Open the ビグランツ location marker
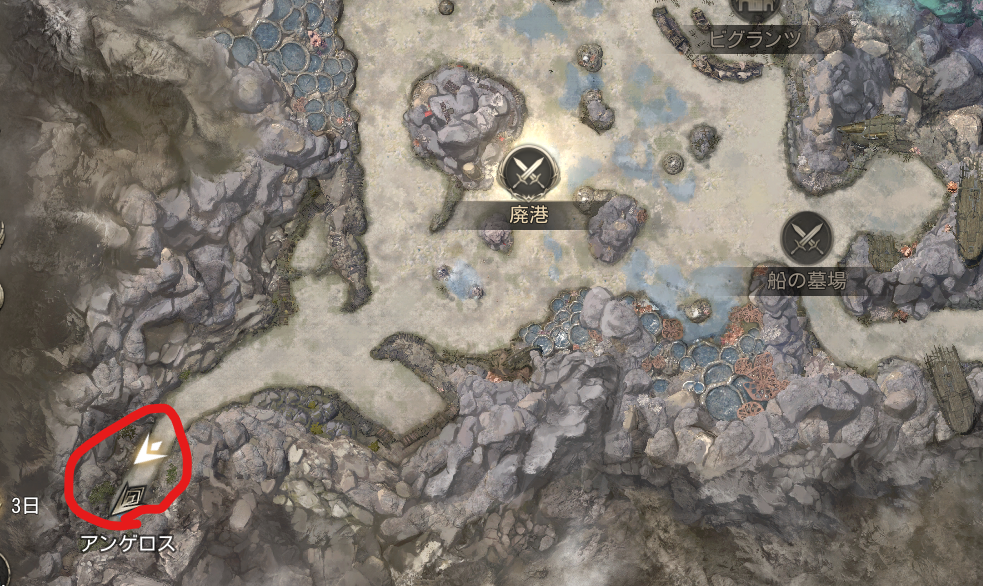This screenshot has width=983, height=586. (758, 9)
